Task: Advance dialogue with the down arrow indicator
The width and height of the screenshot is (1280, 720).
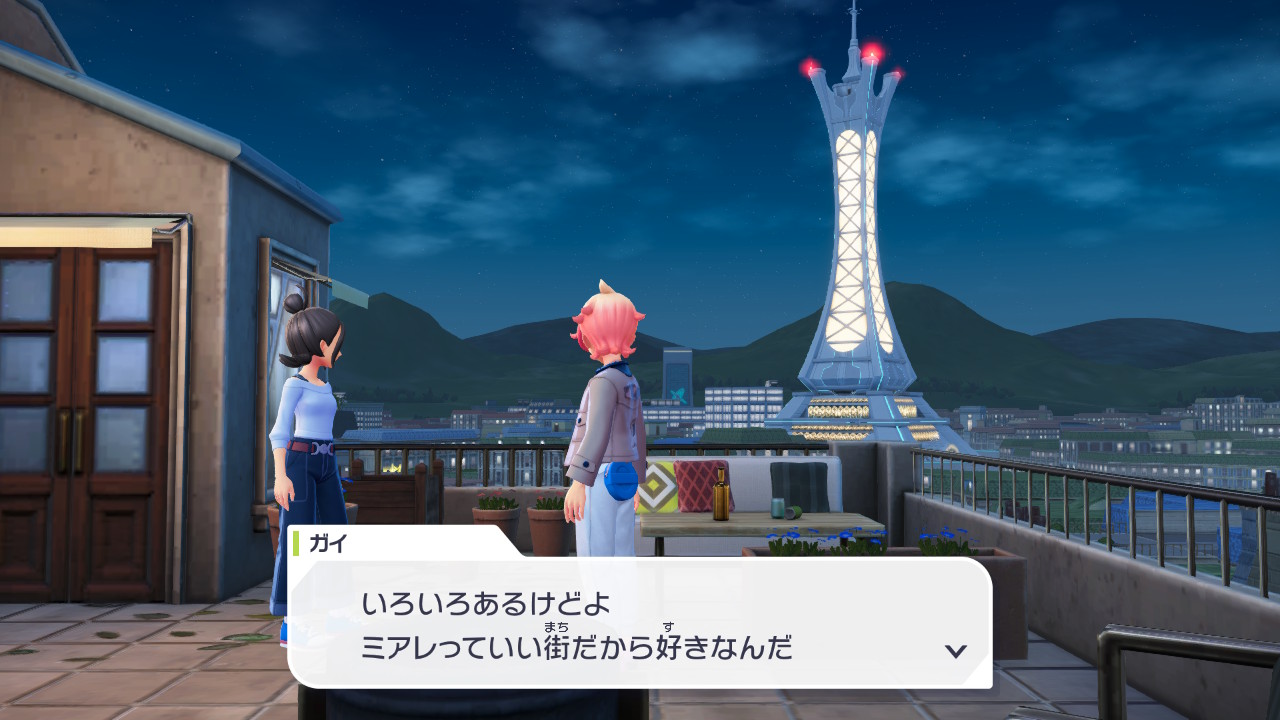Action: click(x=955, y=651)
